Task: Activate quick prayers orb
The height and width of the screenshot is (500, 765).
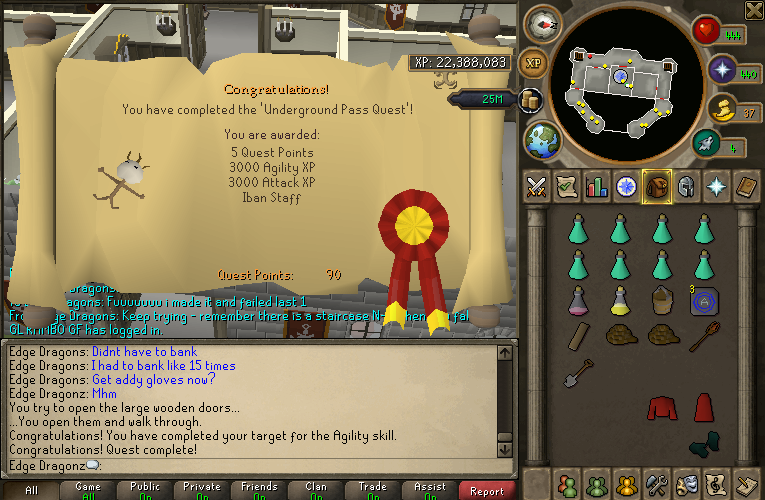Action: click(x=722, y=69)
